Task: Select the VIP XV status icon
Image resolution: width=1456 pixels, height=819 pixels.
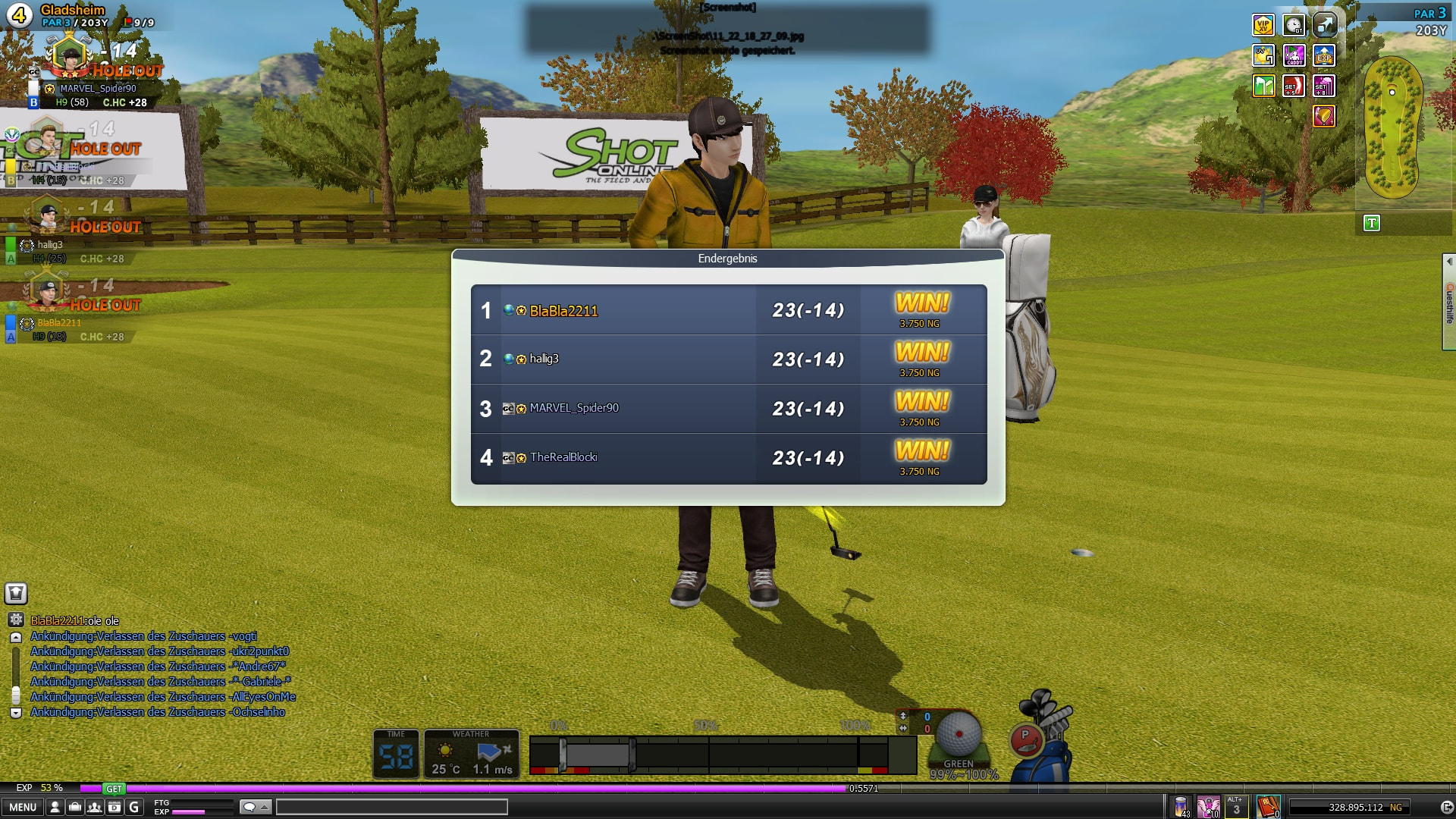Action: 1263,25
